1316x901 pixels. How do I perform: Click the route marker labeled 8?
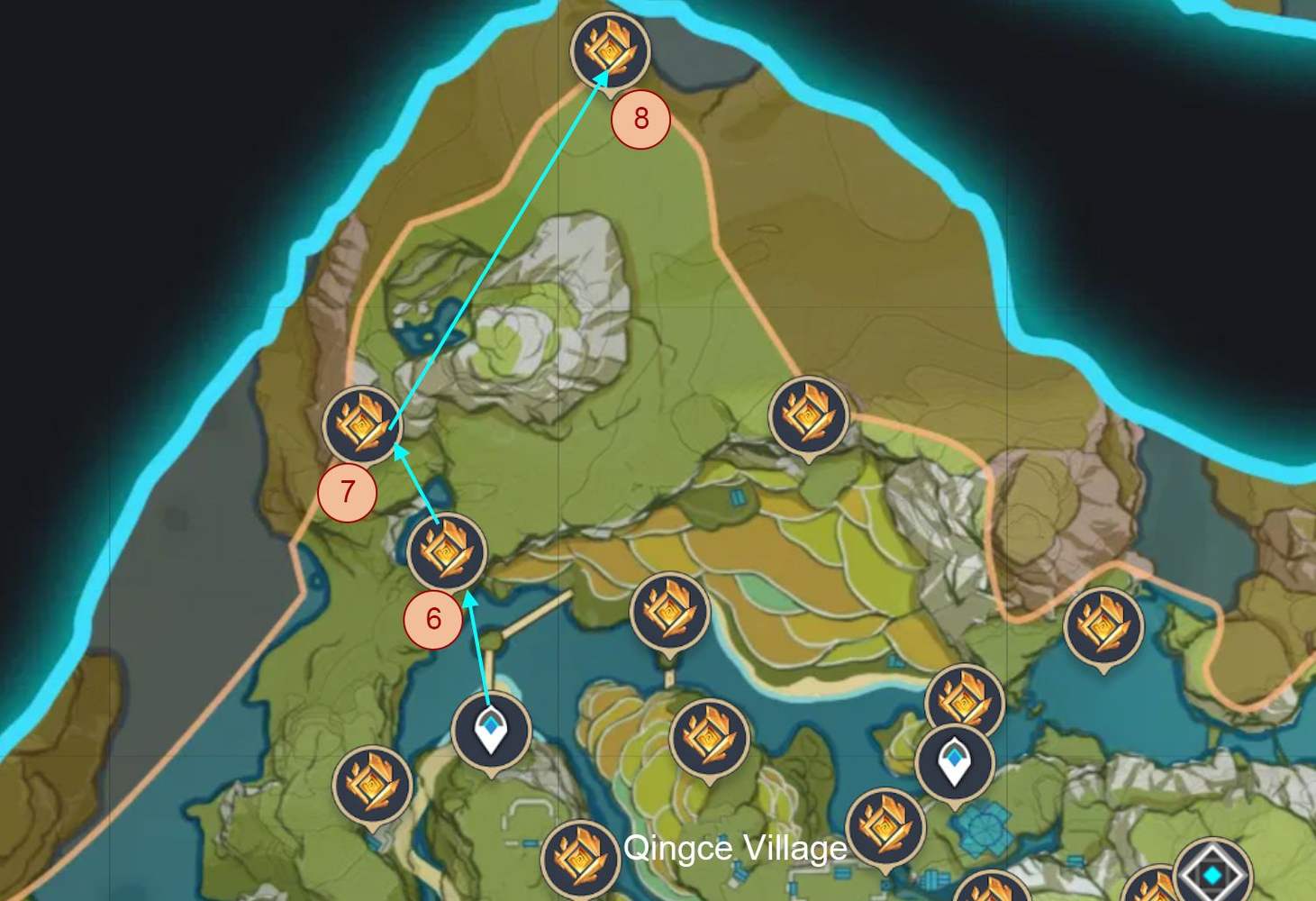641,115
